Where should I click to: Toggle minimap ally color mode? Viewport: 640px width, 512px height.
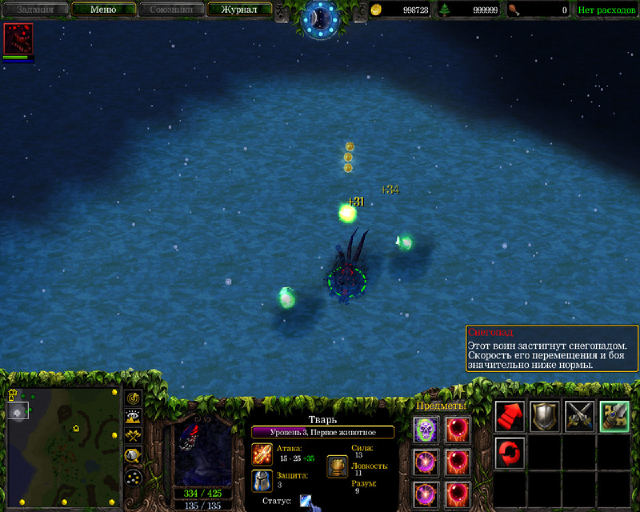point(133,436)
